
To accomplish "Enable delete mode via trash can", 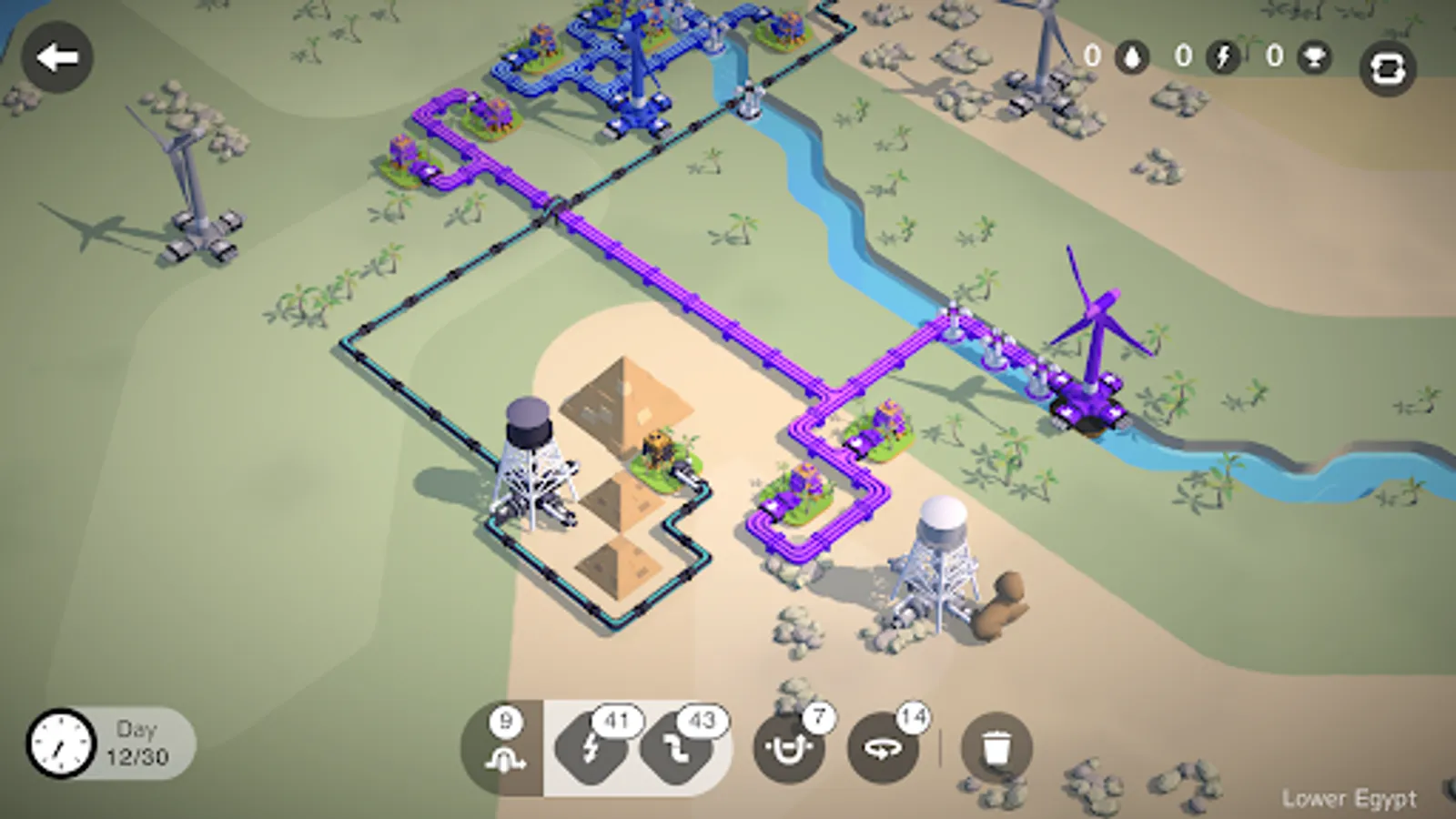I will click(x=994, y=746).
